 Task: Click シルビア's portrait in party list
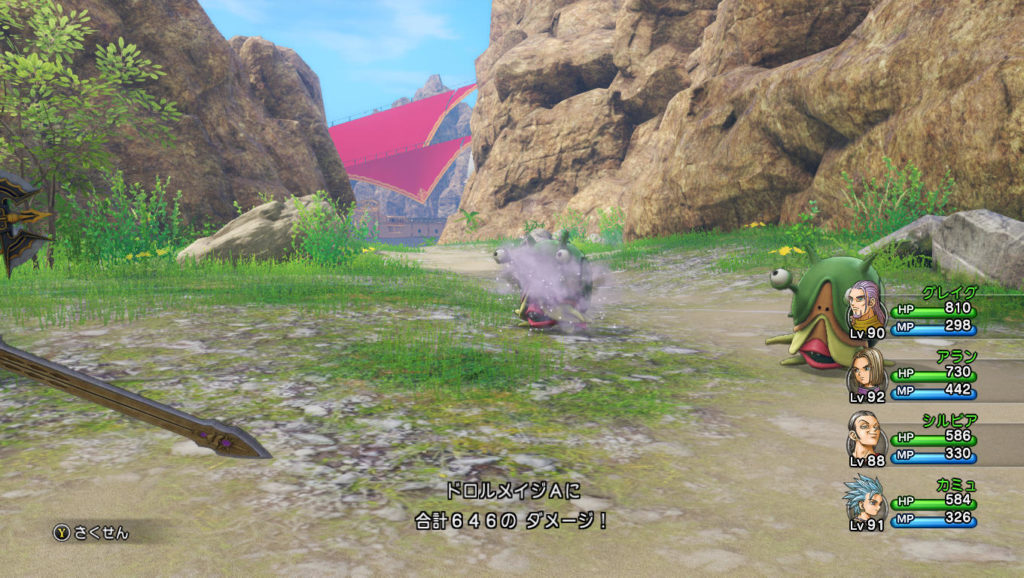(866, 434)
